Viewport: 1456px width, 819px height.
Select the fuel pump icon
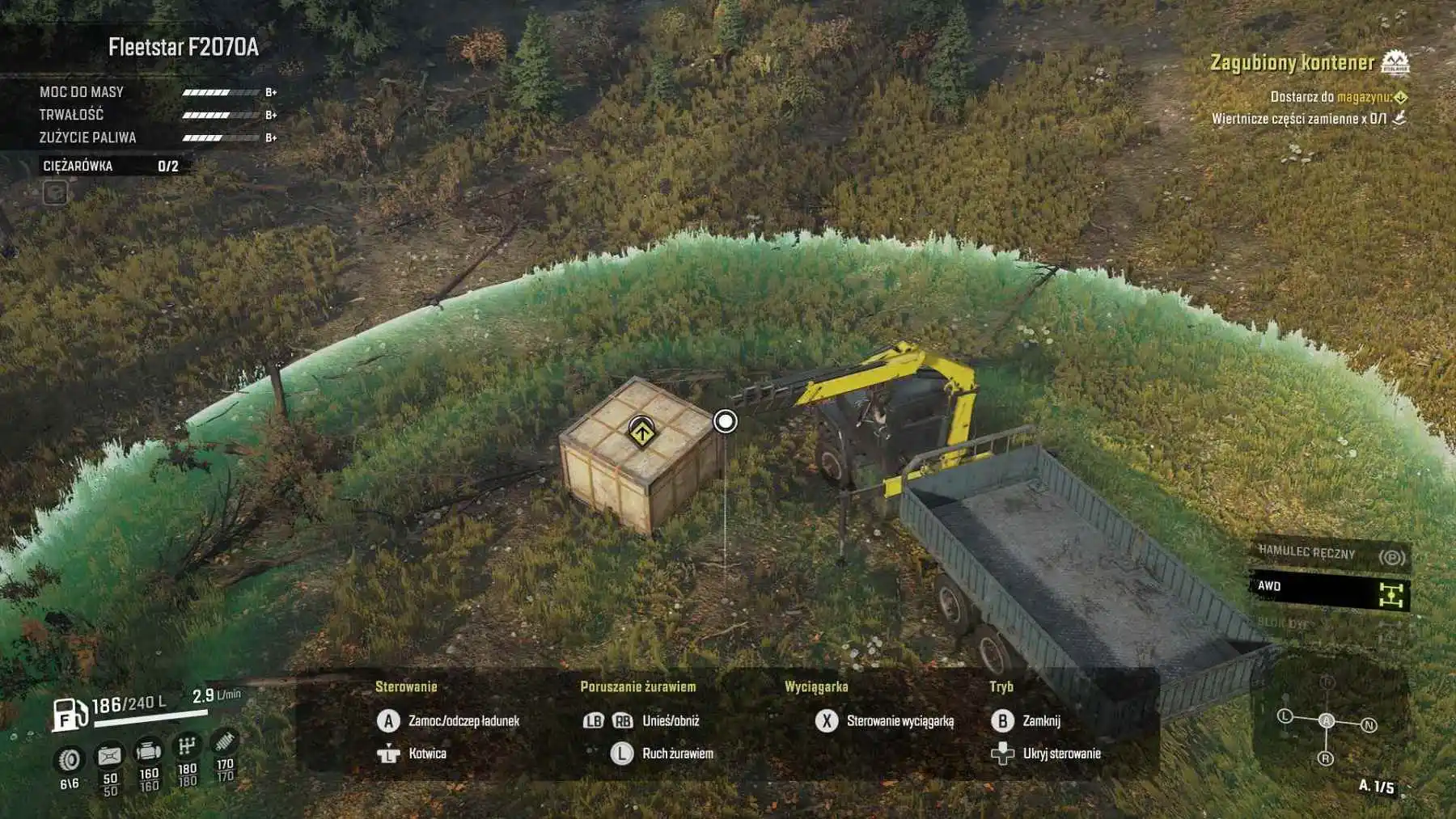click(x=70, y=714)
